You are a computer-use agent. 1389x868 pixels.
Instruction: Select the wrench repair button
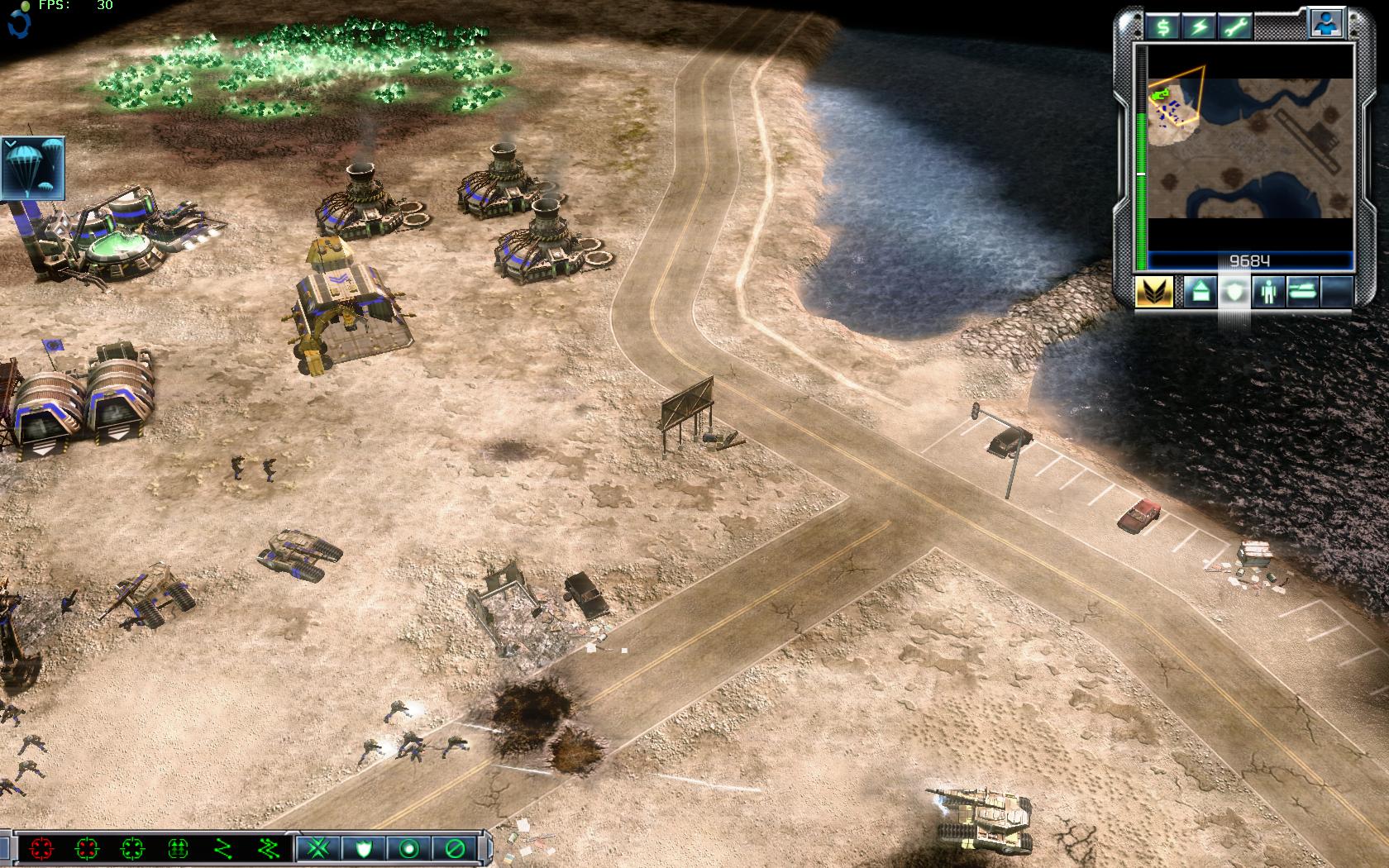pyautogui.click(x=1235, y=26)
